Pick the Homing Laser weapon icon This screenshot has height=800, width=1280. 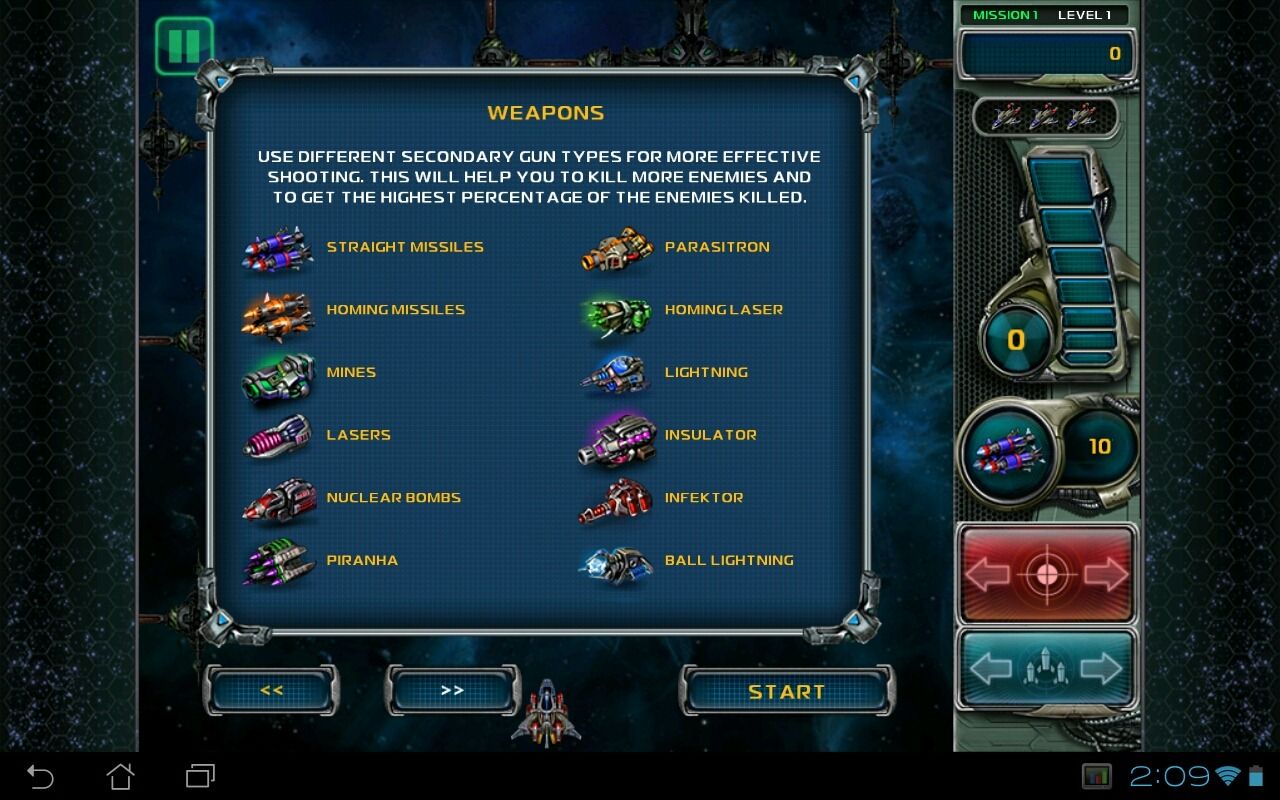click(615, 311)
